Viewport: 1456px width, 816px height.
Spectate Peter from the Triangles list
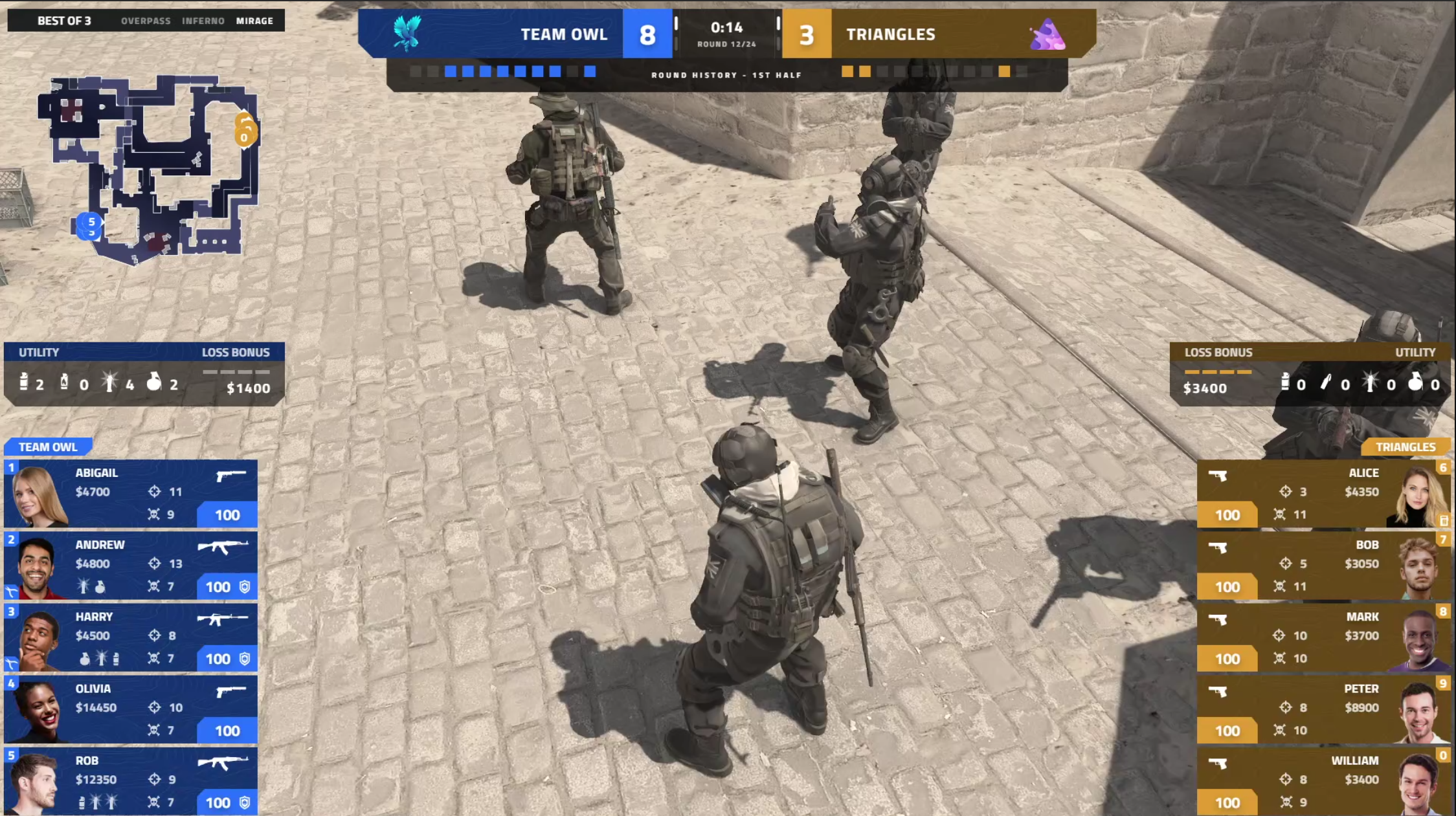tap(1323, 709)
